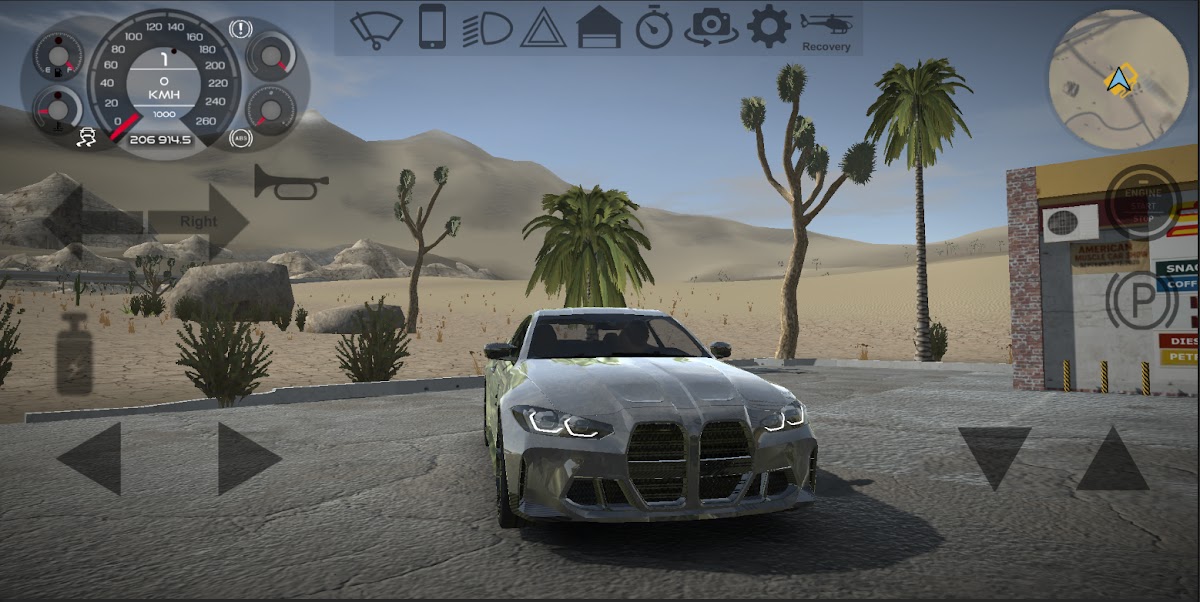This screenshot has height=602, width=1200.
Task: Toggle the traction control icon
Action: tap(89, 137)
